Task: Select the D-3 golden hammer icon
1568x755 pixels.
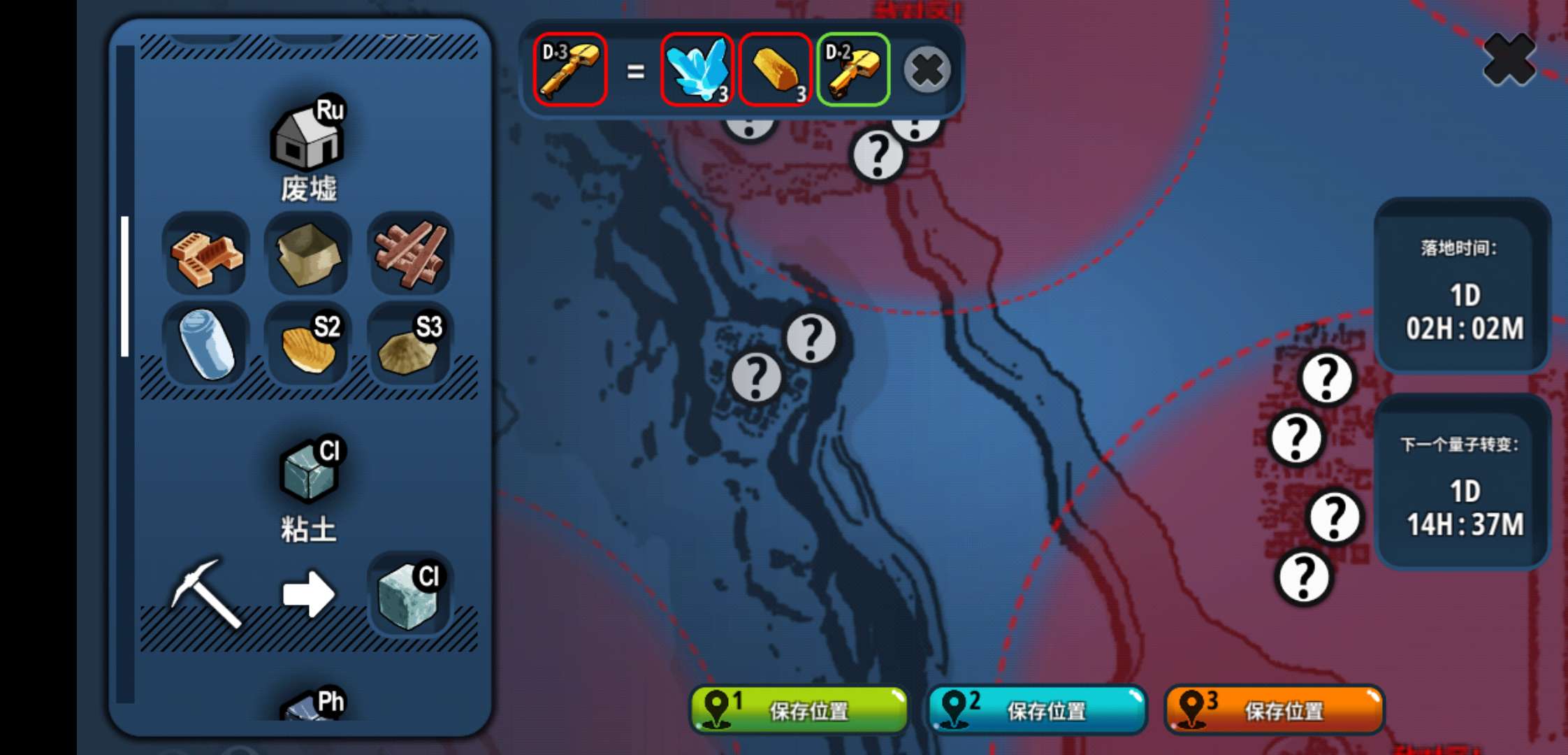Action: 569,70
